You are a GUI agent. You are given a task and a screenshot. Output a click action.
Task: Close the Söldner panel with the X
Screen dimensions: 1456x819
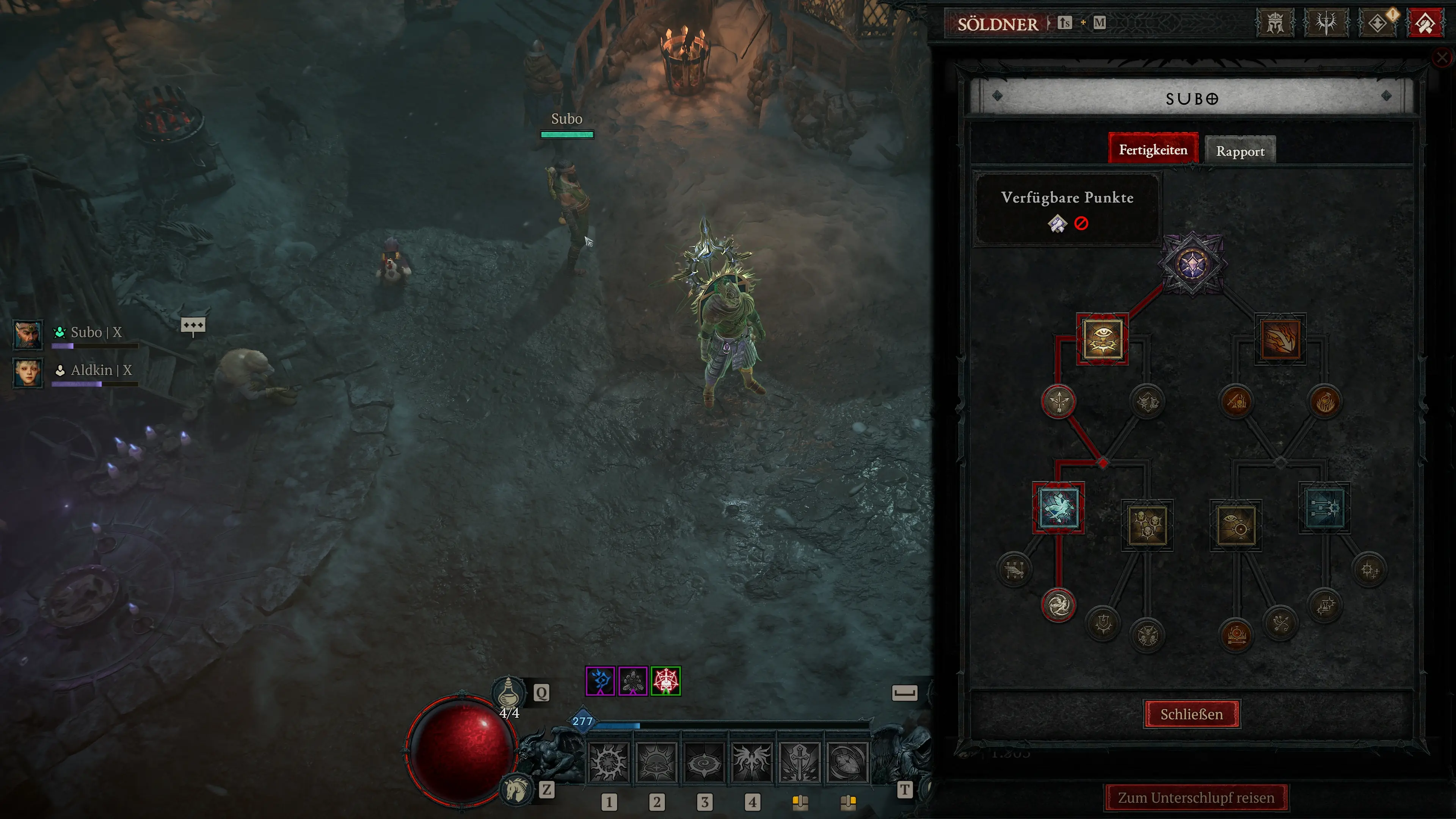pyautogui.click(x=1442, y=57)
